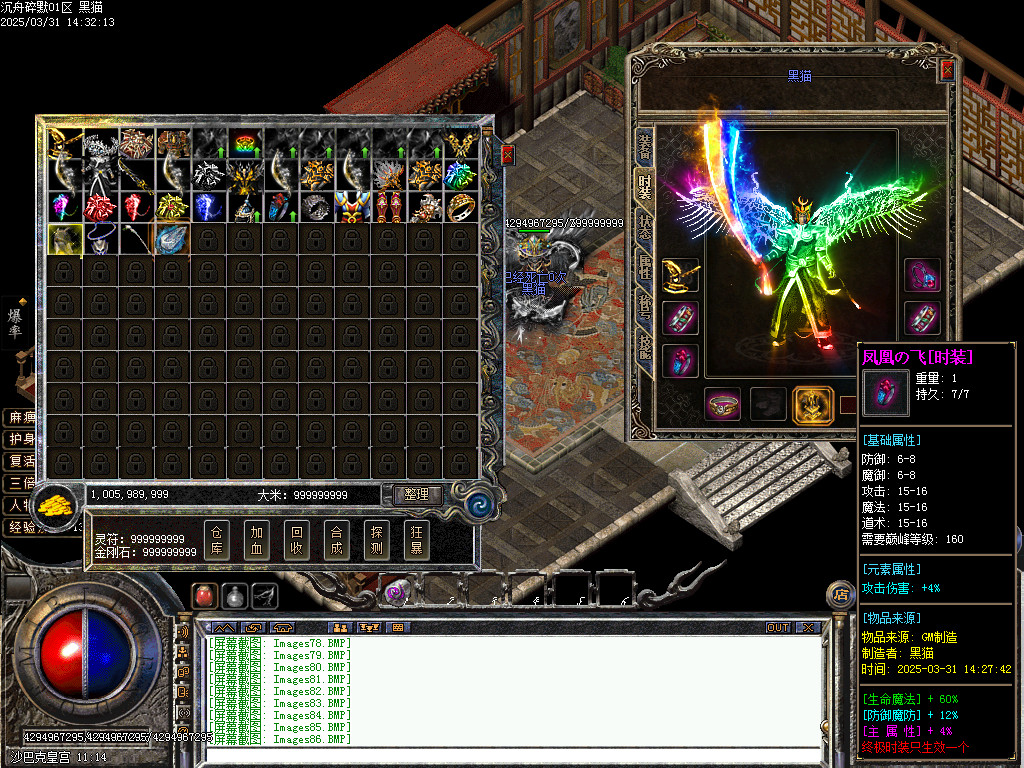
Task: Open the 合成 synthesis function
Action: point(336,540)
